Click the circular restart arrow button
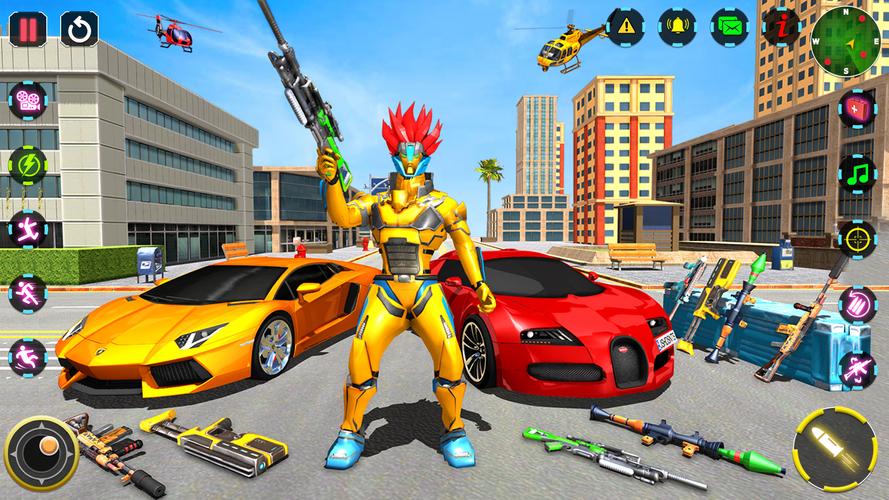The width and height of the screenshot is (889, 500). (80, 28)
